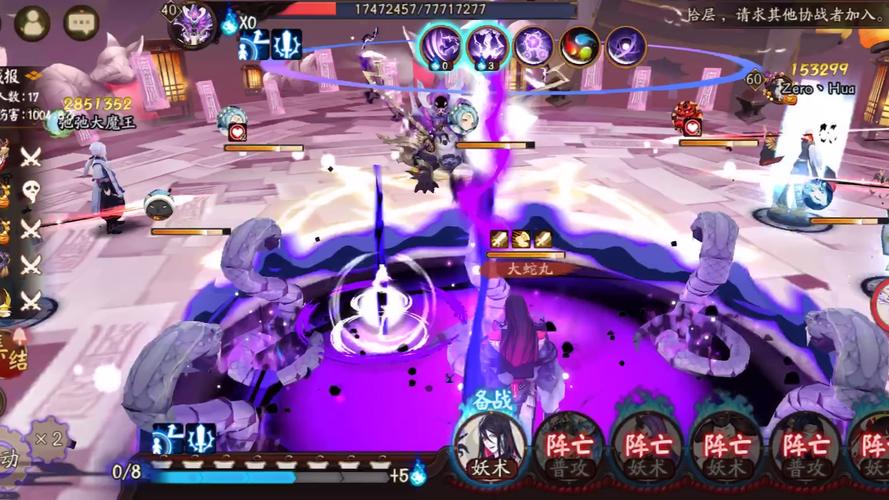
Task: Inspect the purple rune circle skill icon
Action: [x=534, y=46]
